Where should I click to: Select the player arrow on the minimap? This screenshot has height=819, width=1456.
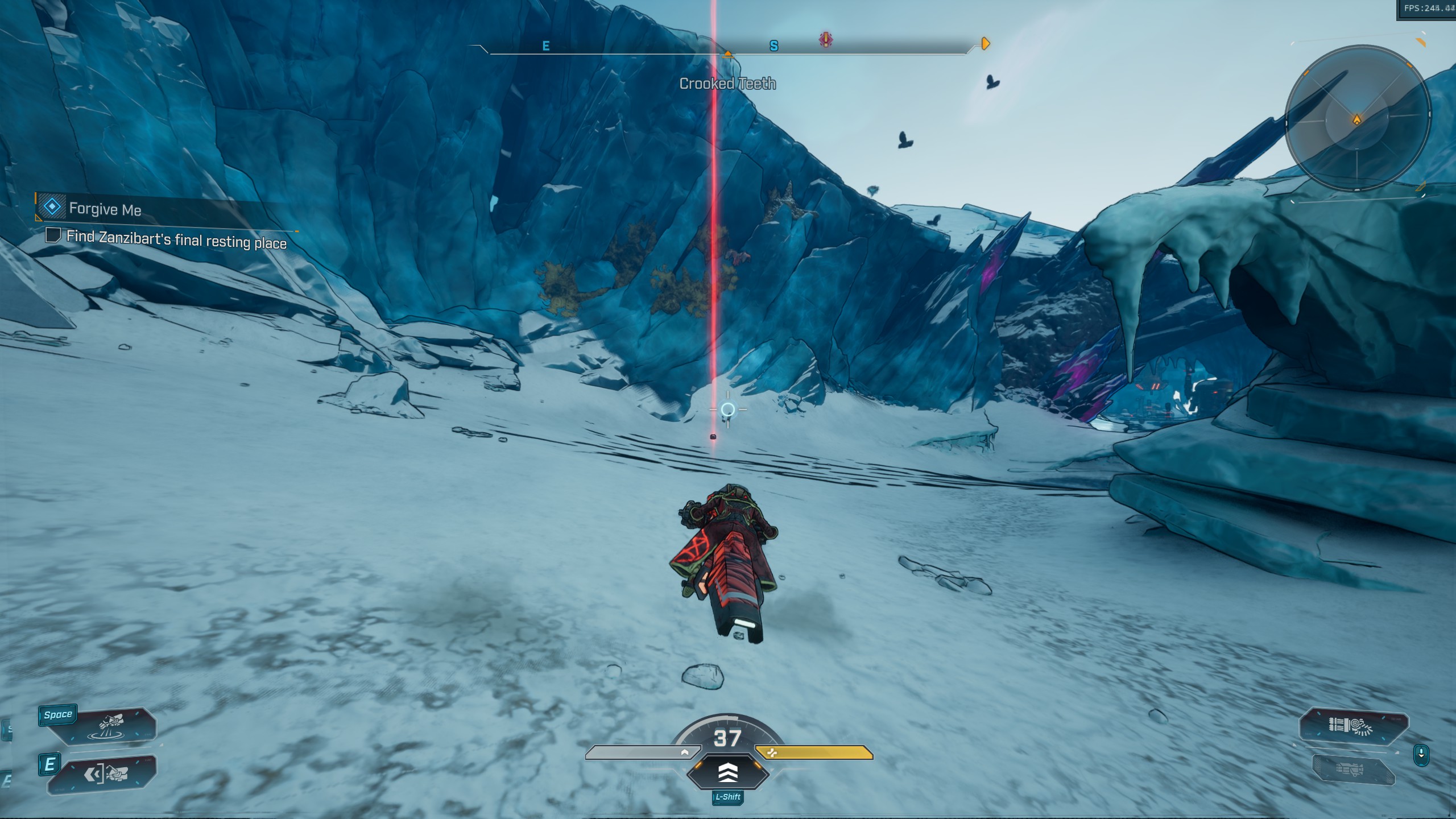click(x=1357, y=119)
